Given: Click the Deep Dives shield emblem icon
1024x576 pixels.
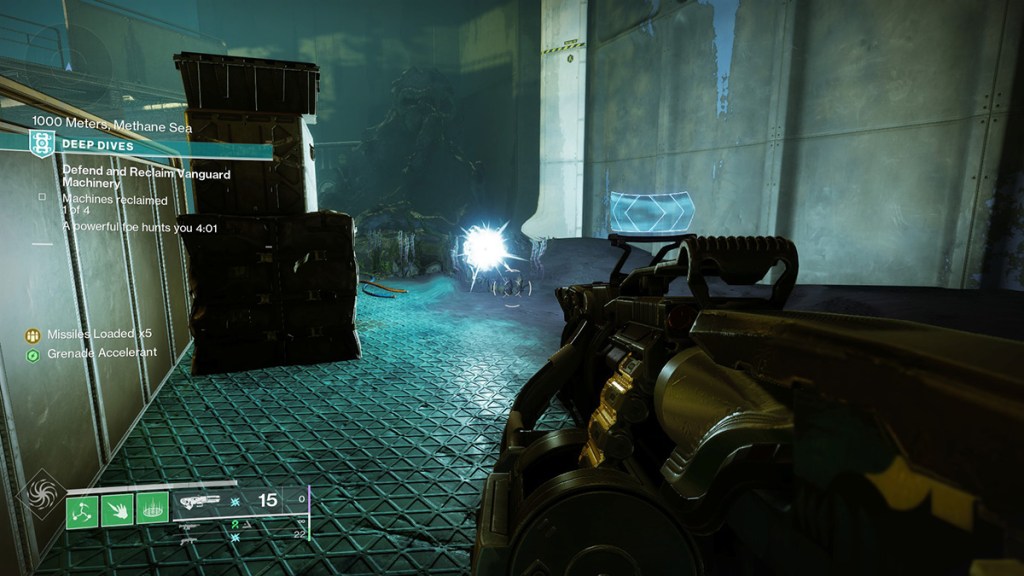Looking at the screenshot, I should pos(41,145).
